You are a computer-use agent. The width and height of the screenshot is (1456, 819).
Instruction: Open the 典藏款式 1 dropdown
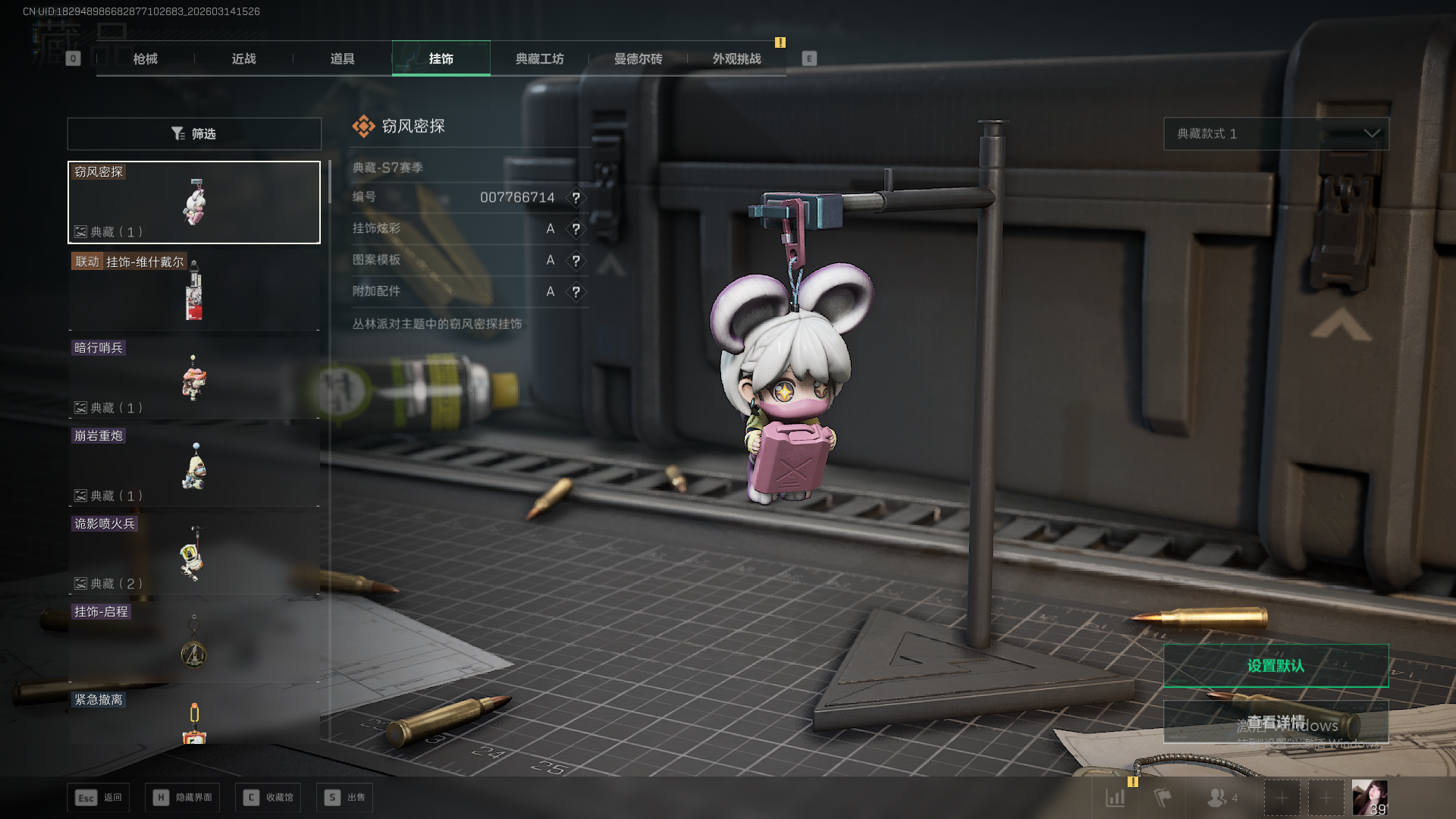(x=1276, y=133)
